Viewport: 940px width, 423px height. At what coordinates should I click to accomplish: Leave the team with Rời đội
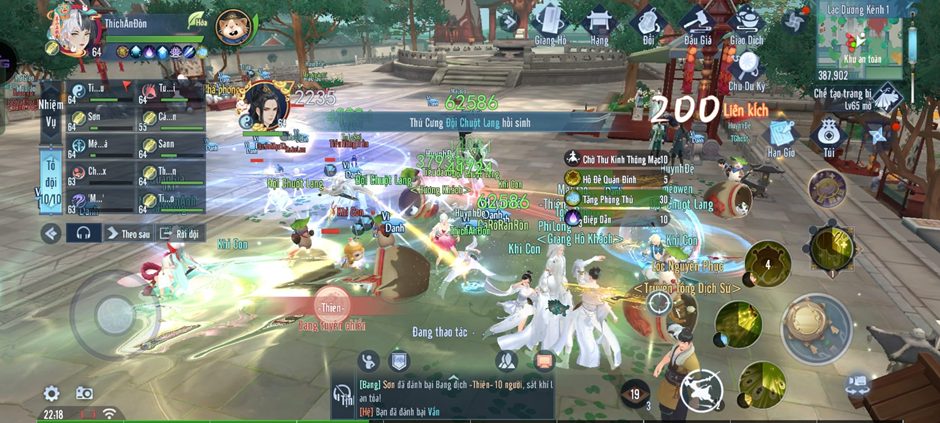[x=181, y=233]
